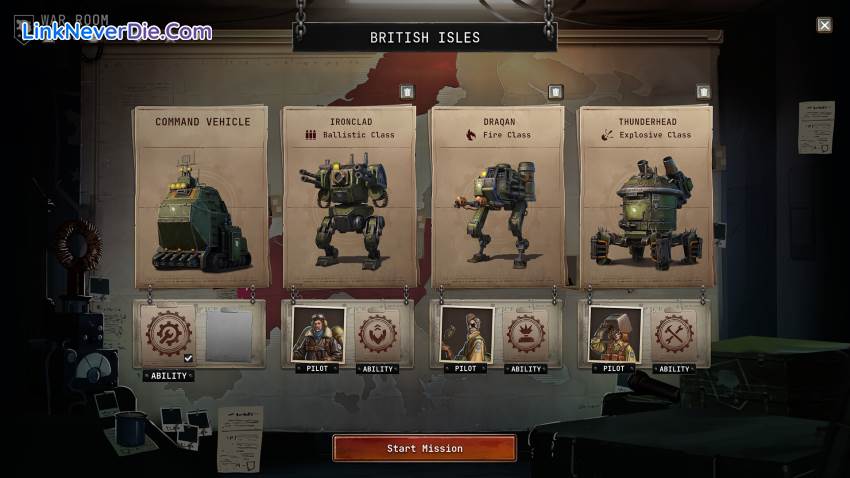Open the Ironclad shield ability slot
850x478 pixels.
click(x=378, y=334)
